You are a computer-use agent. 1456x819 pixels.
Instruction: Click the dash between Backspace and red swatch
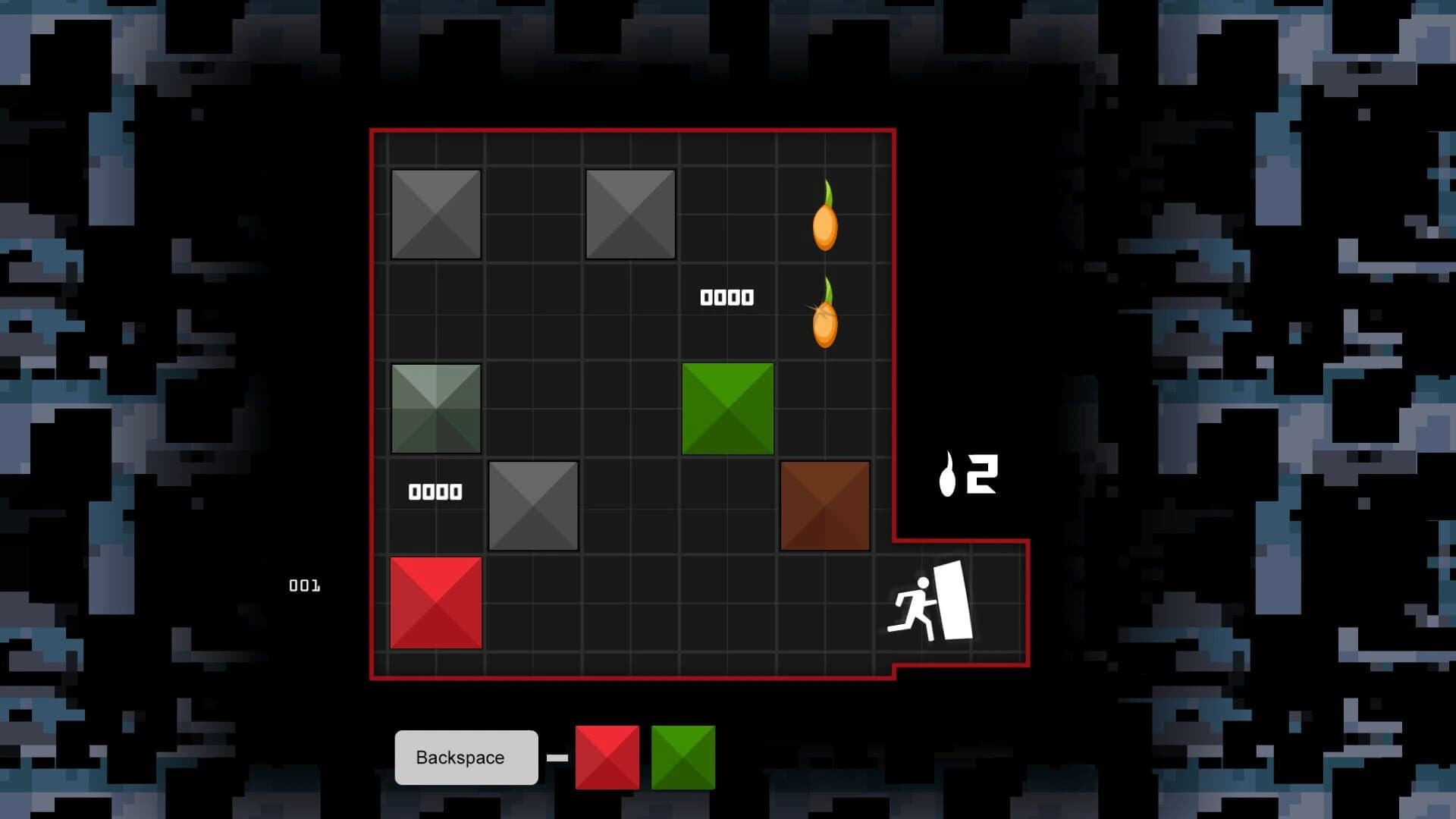(559, 758)
